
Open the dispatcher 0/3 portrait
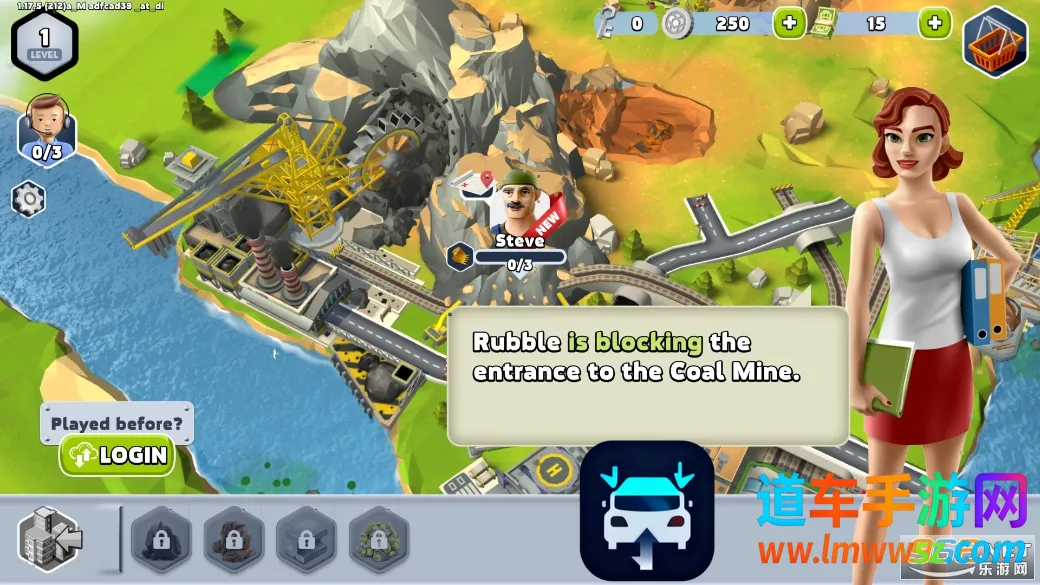46,125
